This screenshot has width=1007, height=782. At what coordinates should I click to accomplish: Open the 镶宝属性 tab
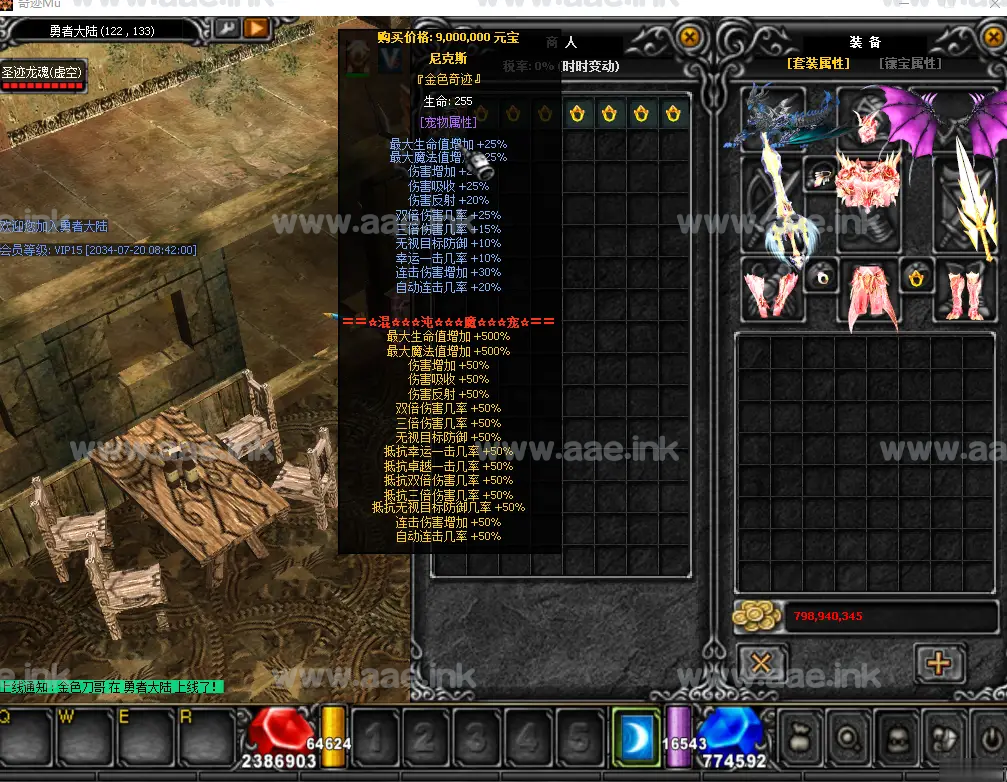[x=909, y=64]
